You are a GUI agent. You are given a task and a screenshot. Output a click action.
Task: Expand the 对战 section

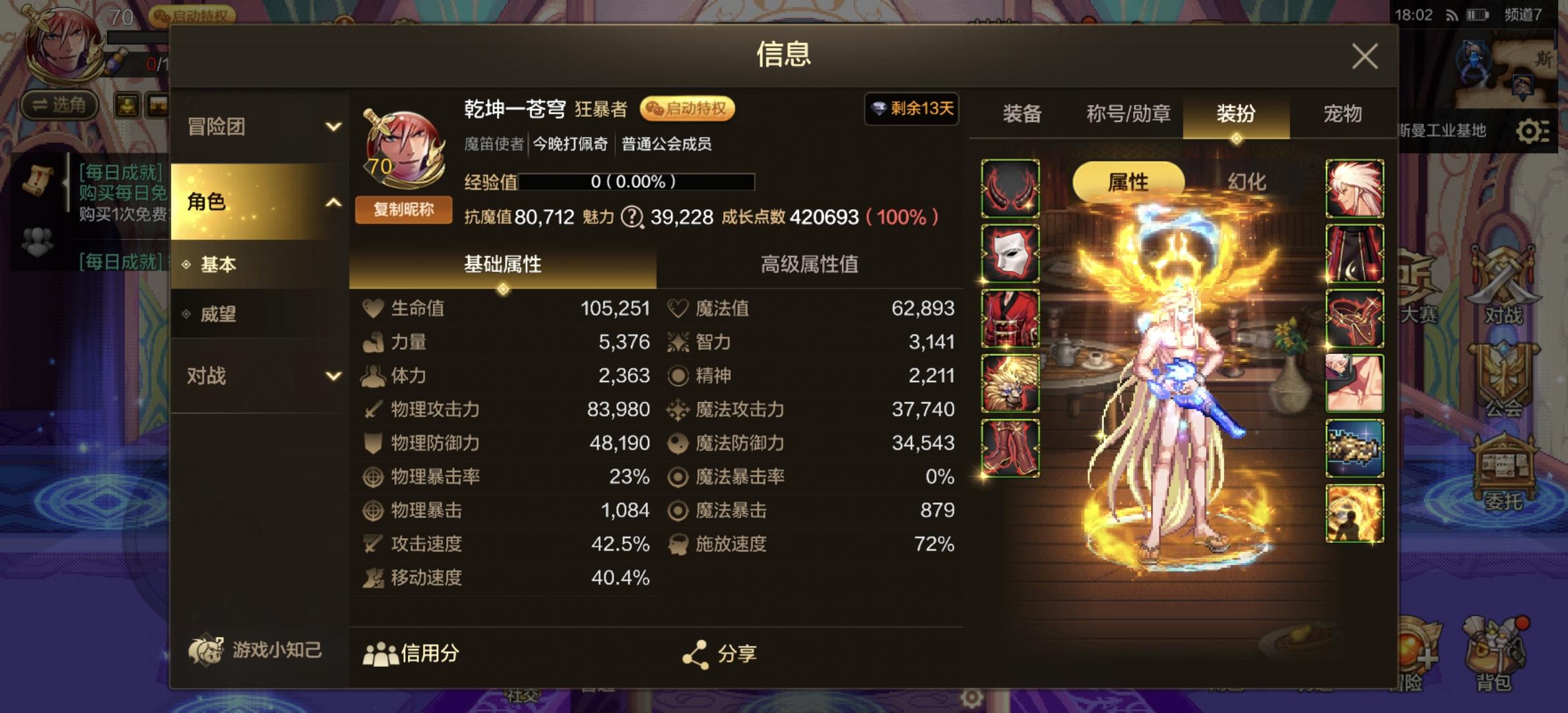point(257,375)
